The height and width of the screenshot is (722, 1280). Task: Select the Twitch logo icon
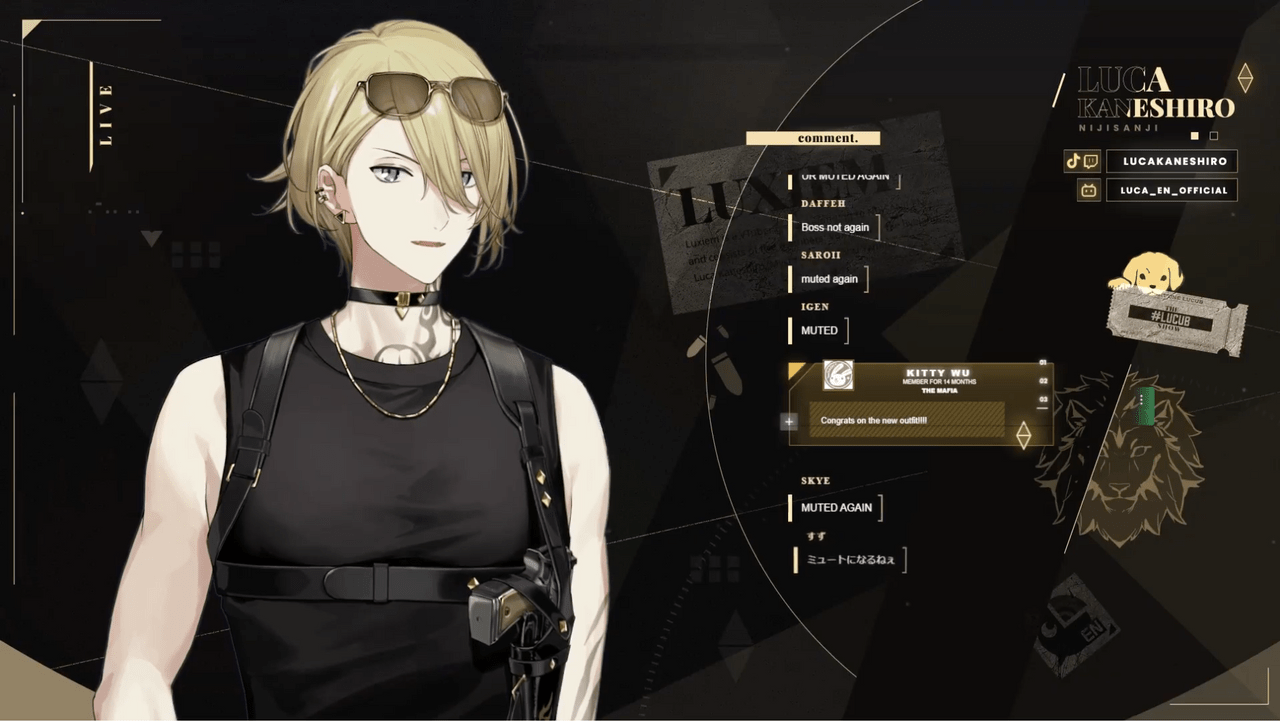(x=1090, y=161)
